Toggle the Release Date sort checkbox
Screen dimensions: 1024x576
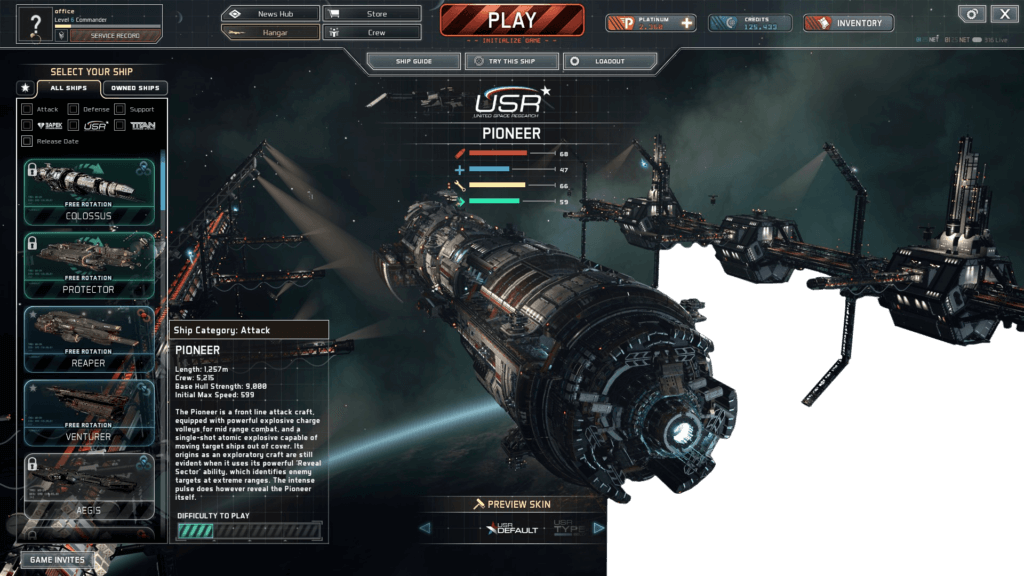27,141
